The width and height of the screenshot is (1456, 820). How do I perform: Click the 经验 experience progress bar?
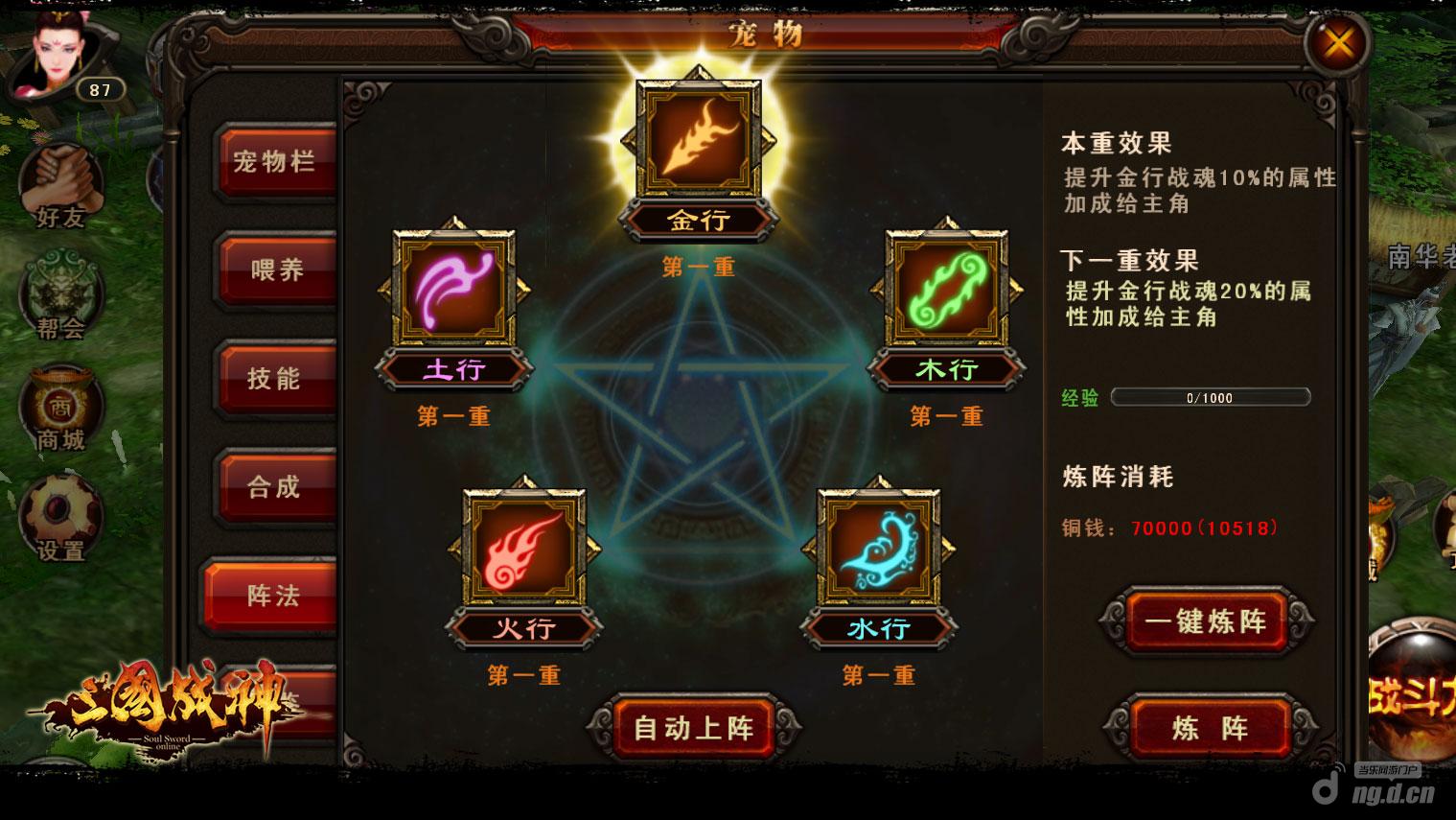click(x=1210, y=397)
